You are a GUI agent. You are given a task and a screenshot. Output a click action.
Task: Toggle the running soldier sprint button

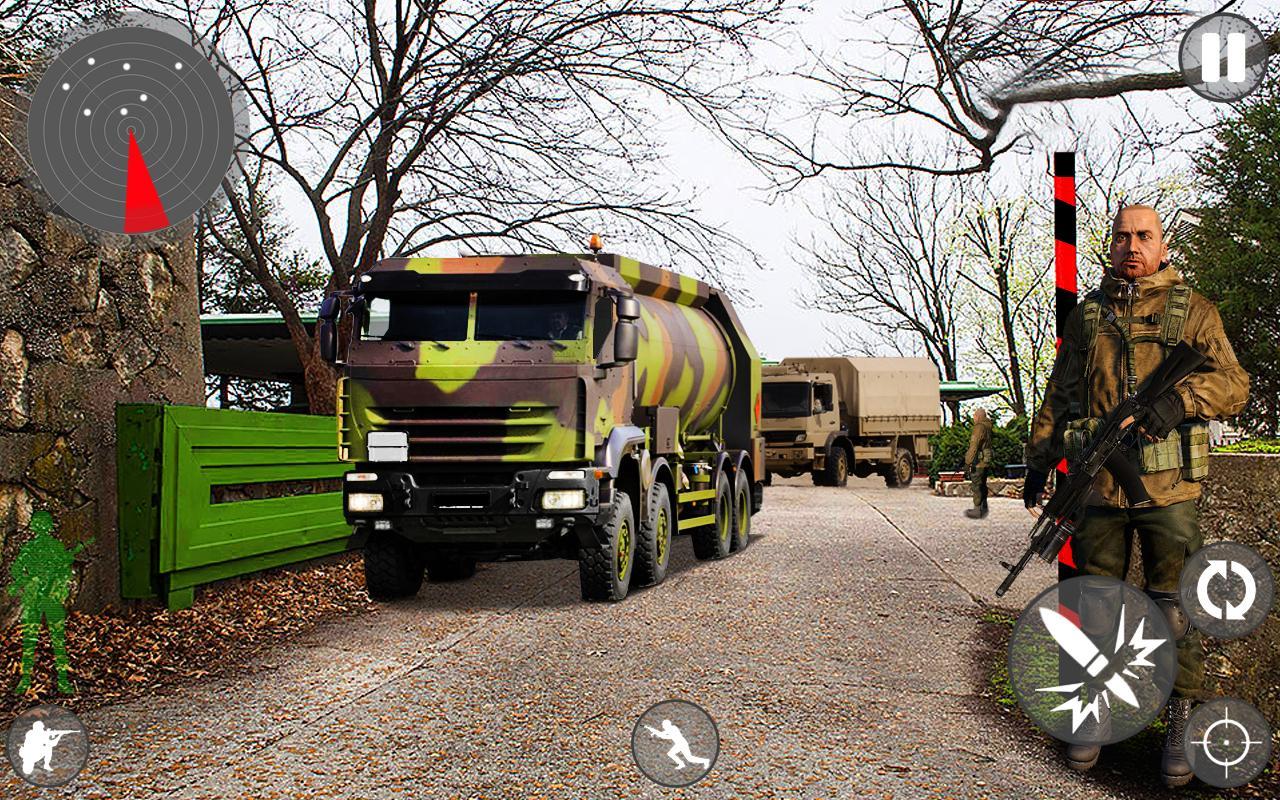[675, 743]
